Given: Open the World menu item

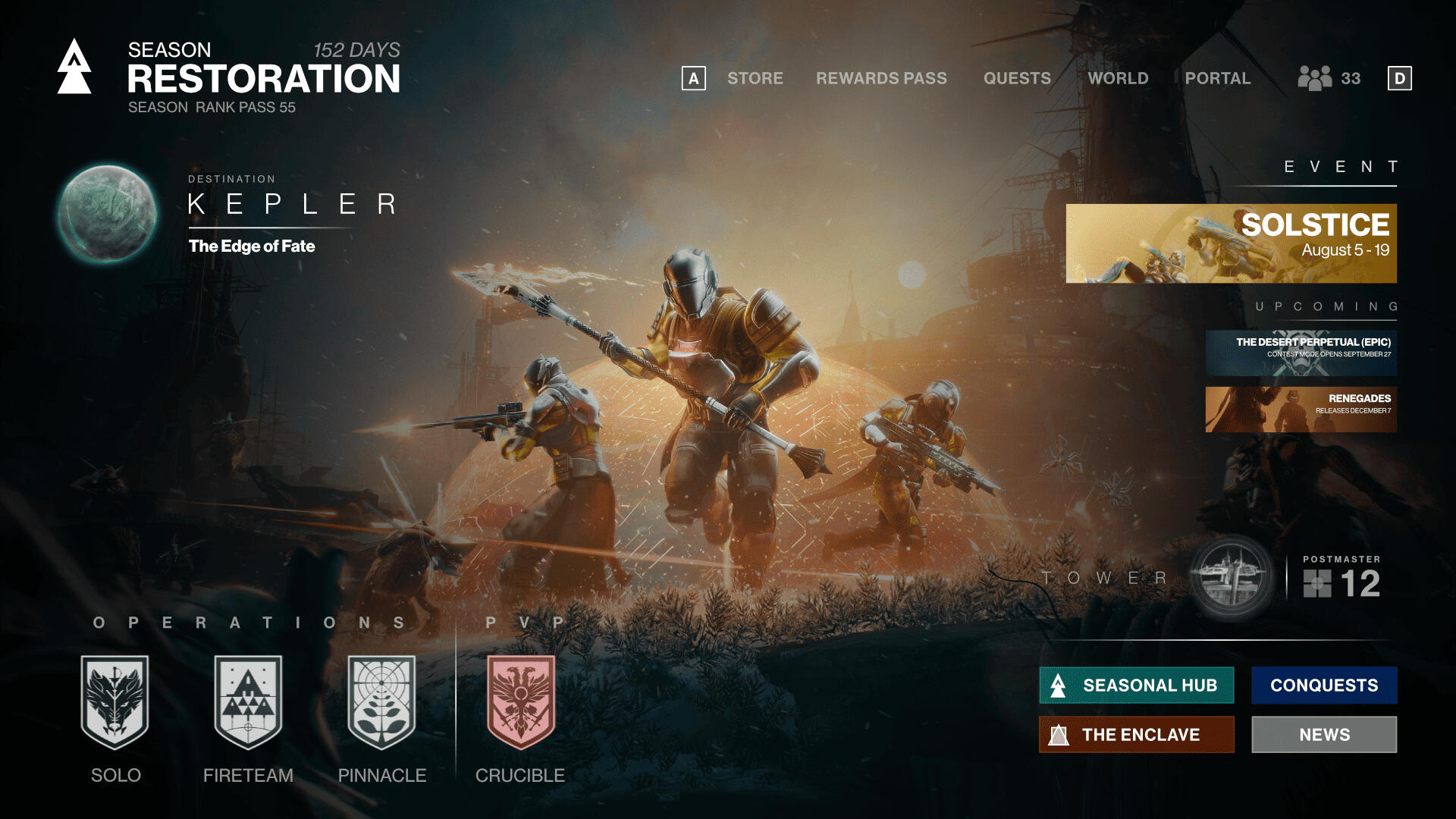Looking at the screenshot, I should pos(1119,78).
